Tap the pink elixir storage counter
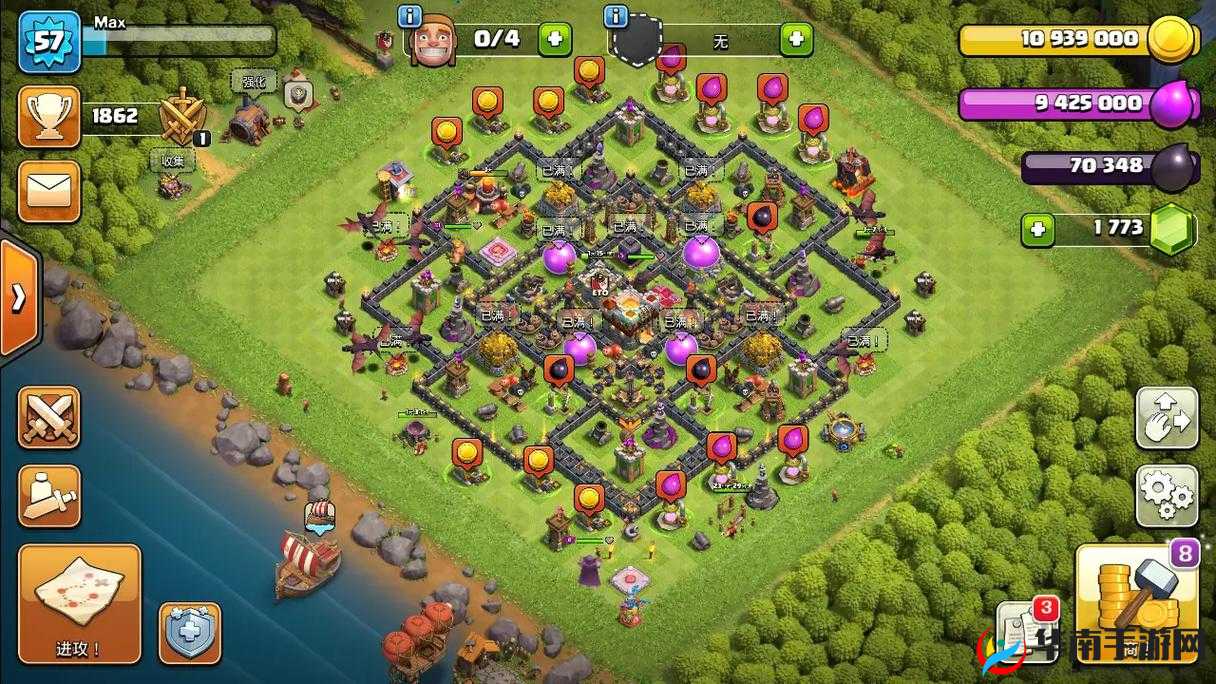This screenshot has height=684, width=1216. [x=1078, y=103]
